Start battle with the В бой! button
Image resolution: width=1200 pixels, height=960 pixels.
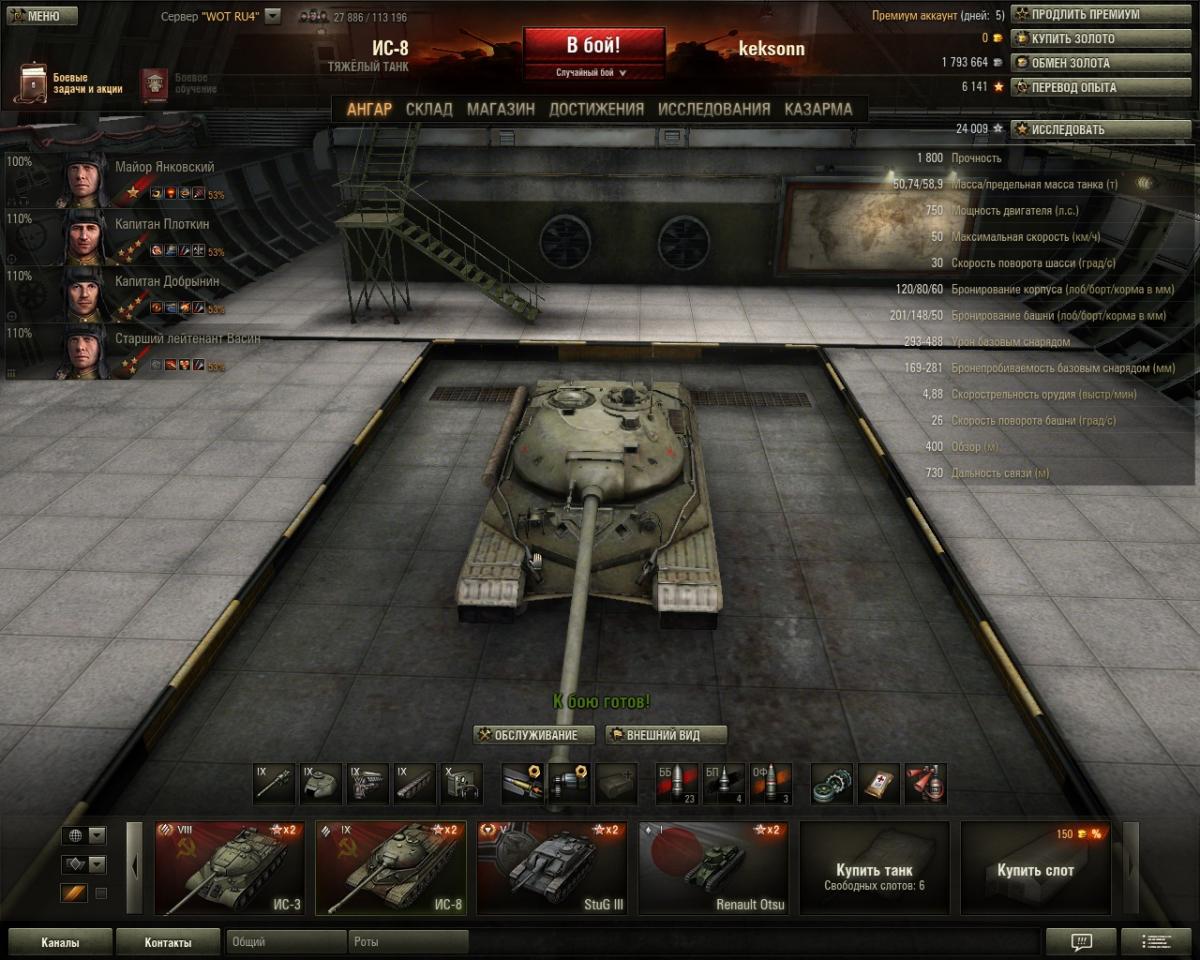tap(593, 46)
